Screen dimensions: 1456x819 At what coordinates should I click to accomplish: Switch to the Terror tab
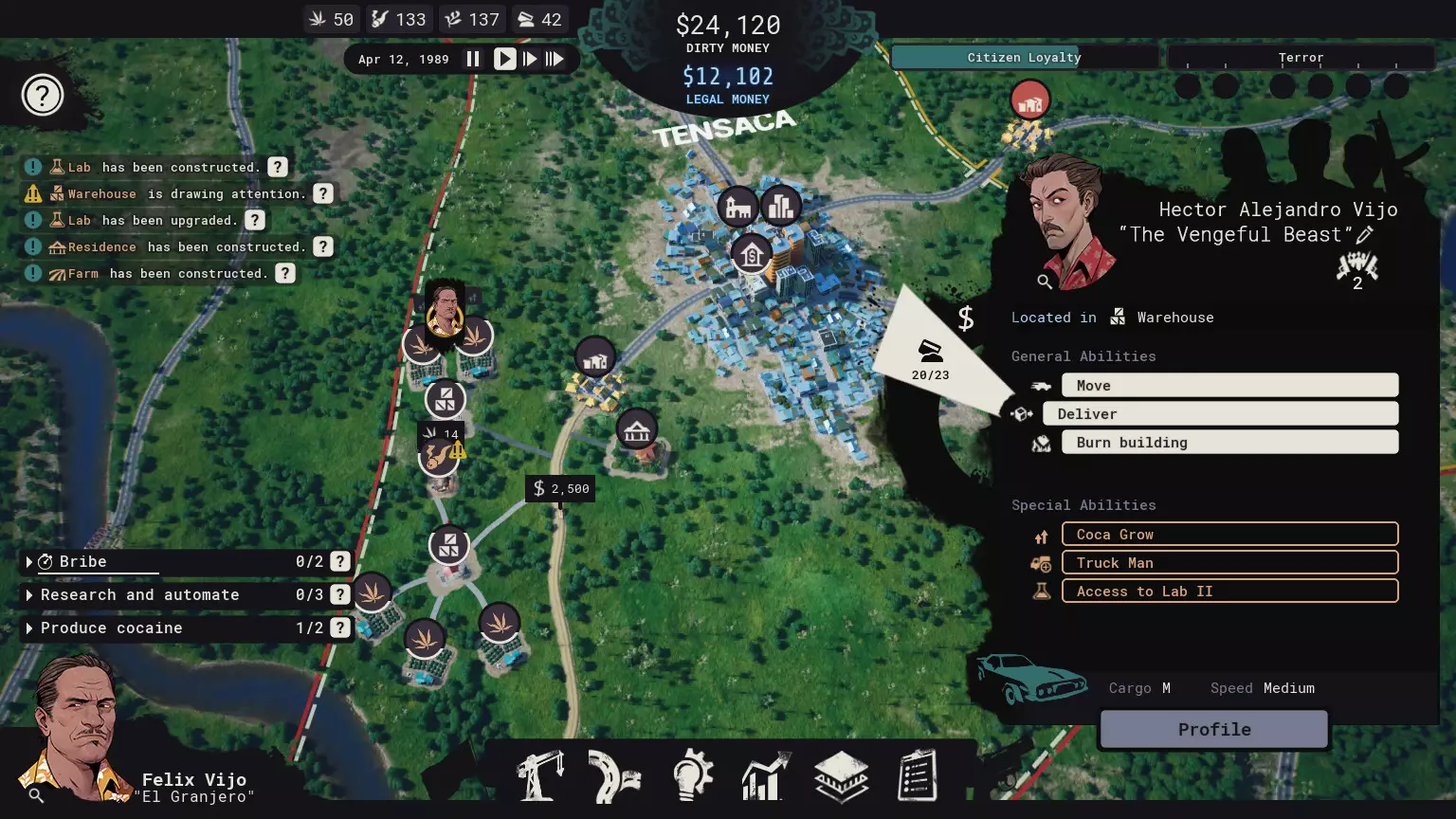point(1301,57)
